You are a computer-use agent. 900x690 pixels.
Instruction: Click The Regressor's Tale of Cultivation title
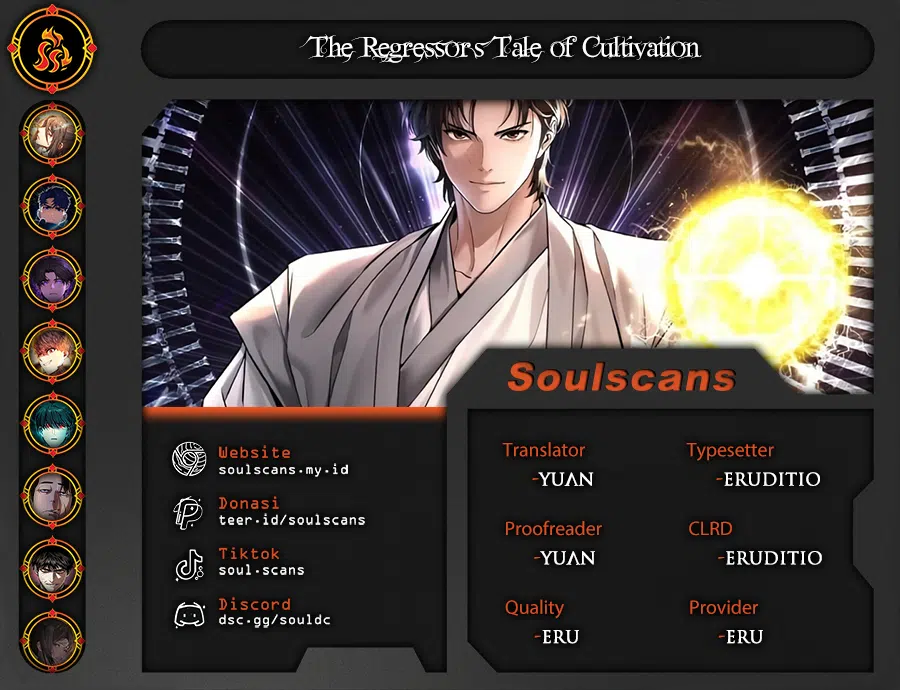click(505, 47)
